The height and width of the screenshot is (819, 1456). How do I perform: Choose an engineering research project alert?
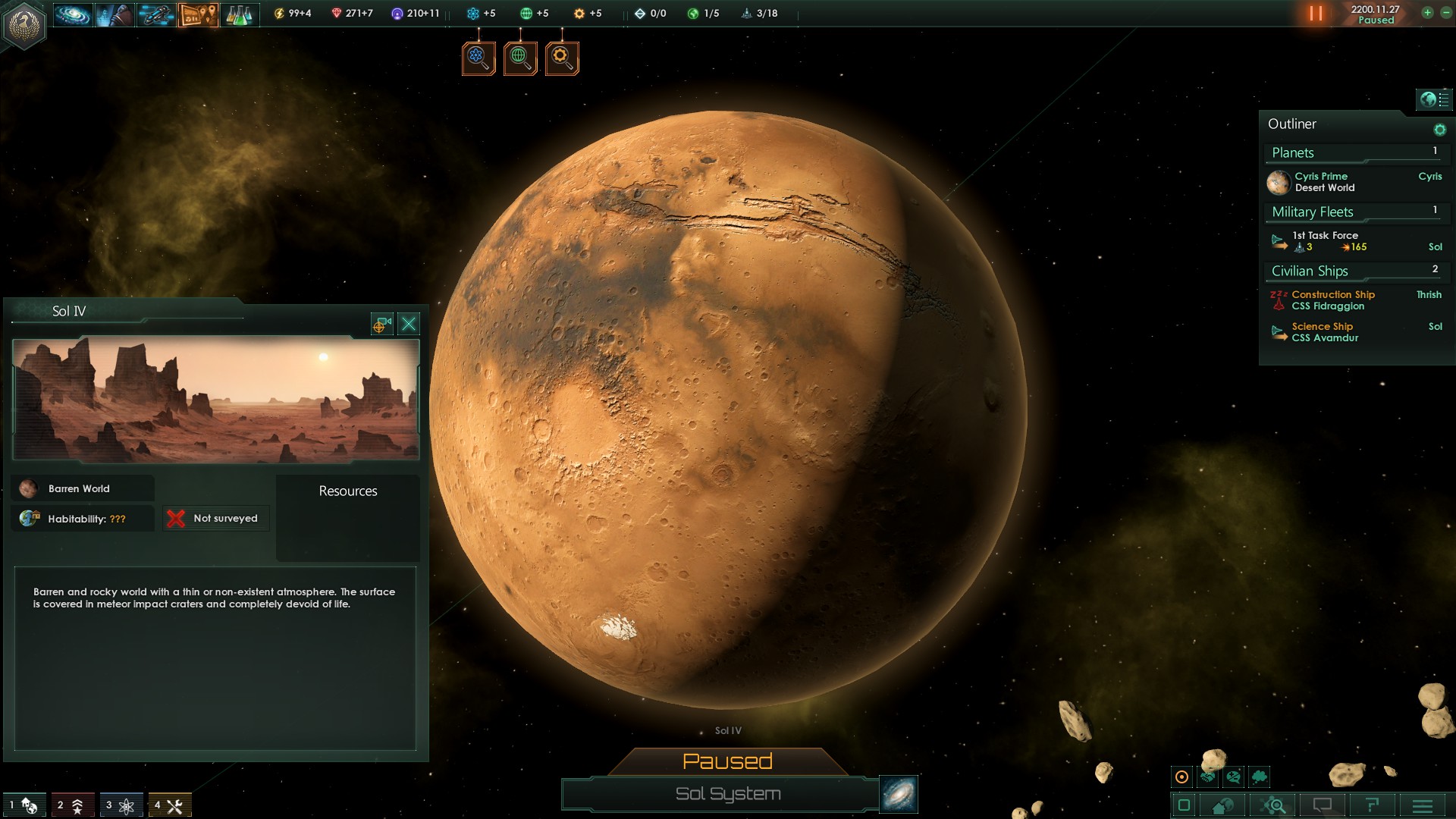click(x=562, y=58)
